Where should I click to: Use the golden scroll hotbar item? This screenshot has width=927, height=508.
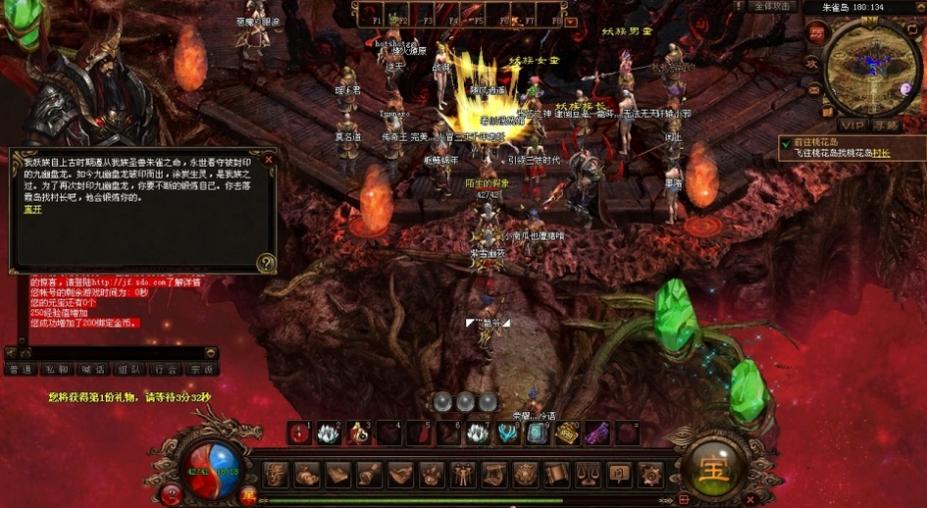(567, 433)
